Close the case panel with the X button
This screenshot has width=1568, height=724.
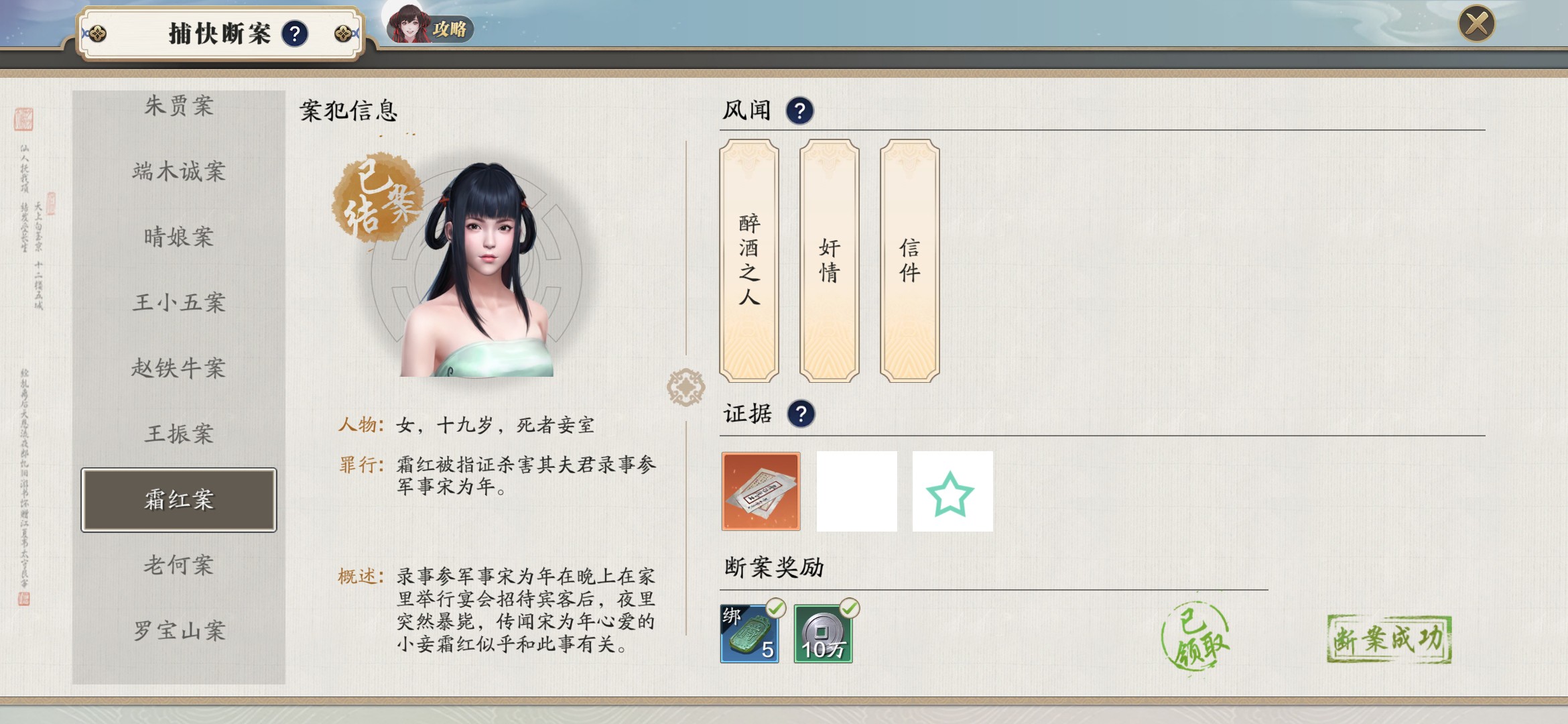click(x=1476, y=24)
